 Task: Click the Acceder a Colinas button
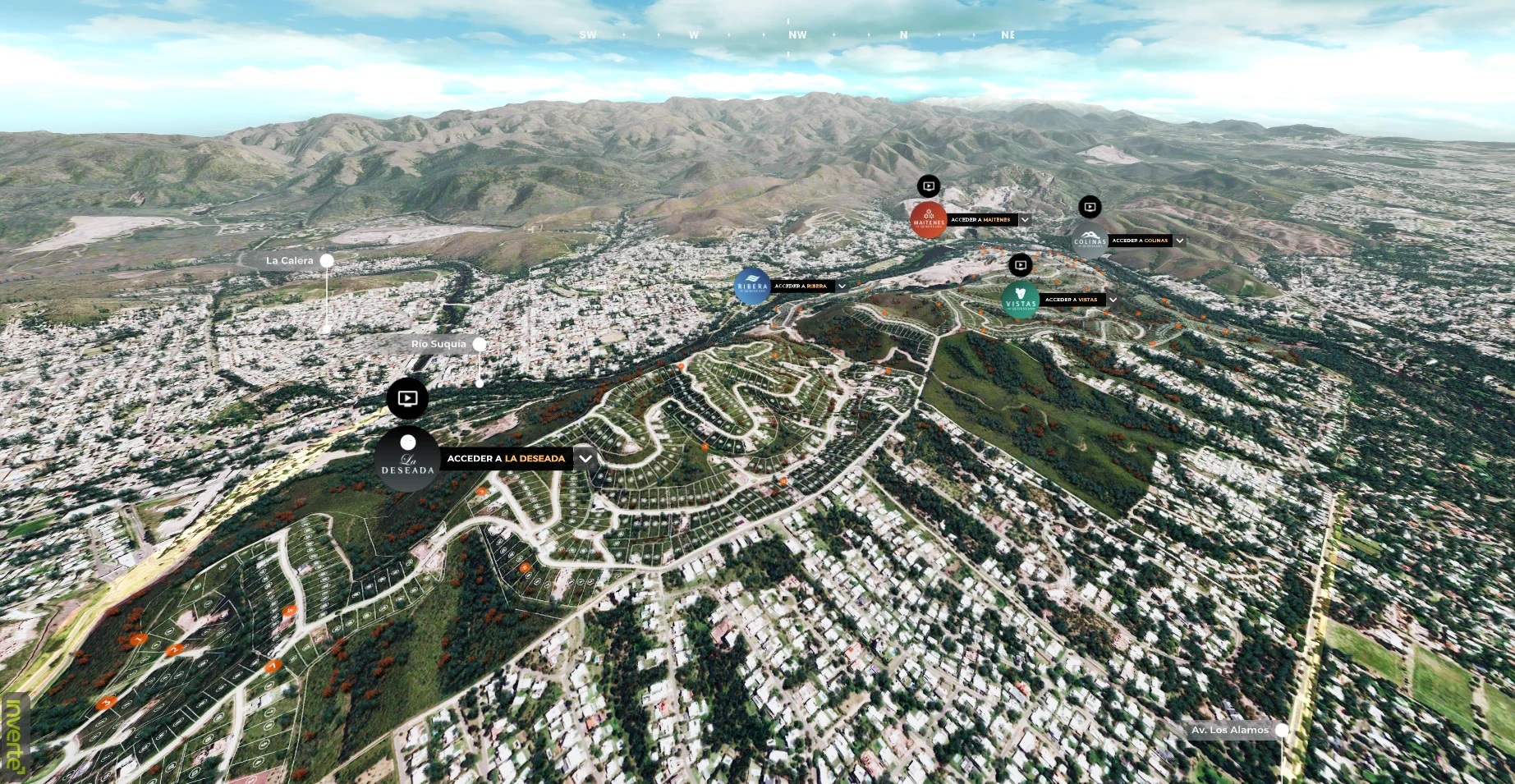[1140, 241]
